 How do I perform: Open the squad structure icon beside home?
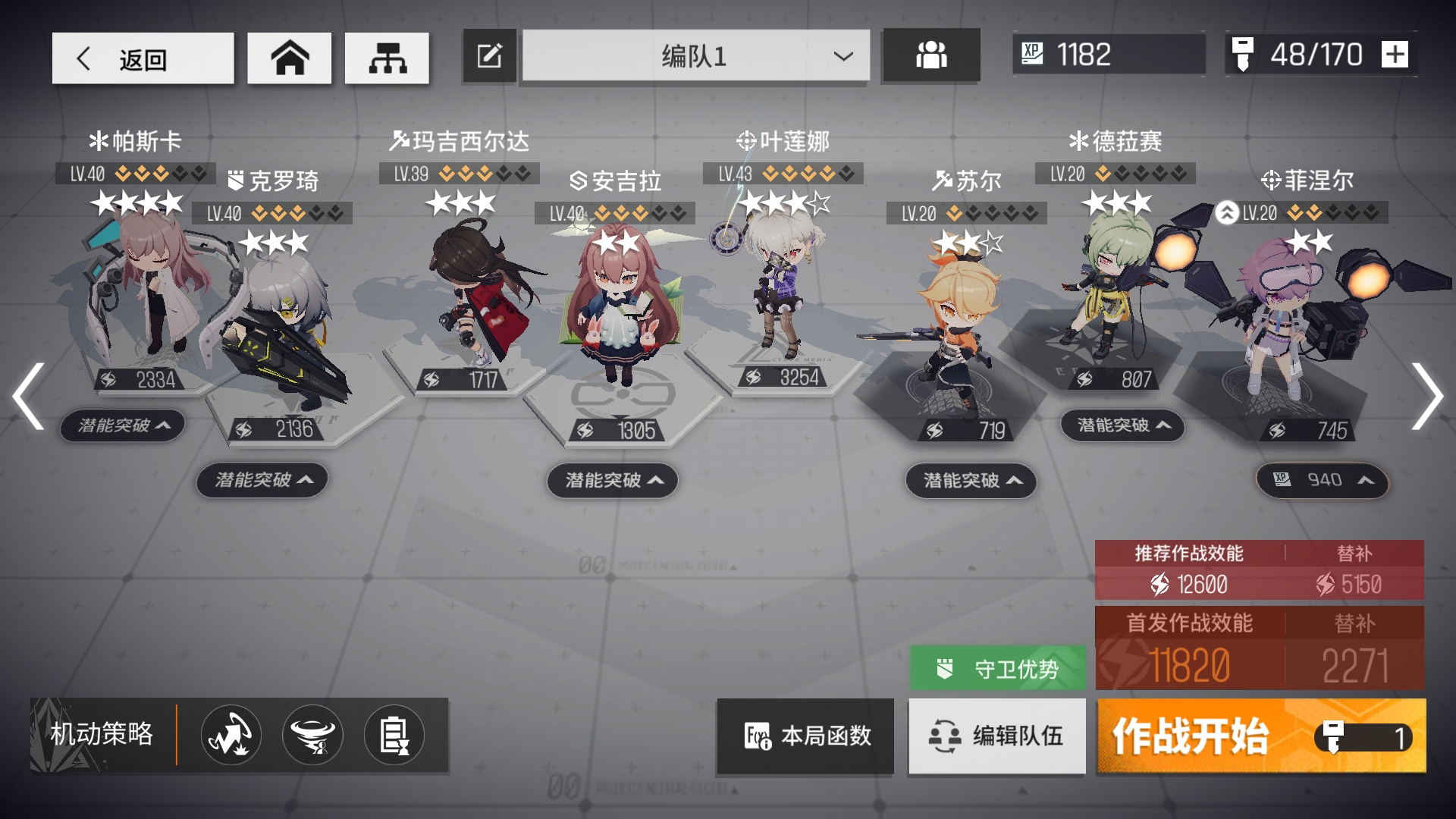(387, 57)
